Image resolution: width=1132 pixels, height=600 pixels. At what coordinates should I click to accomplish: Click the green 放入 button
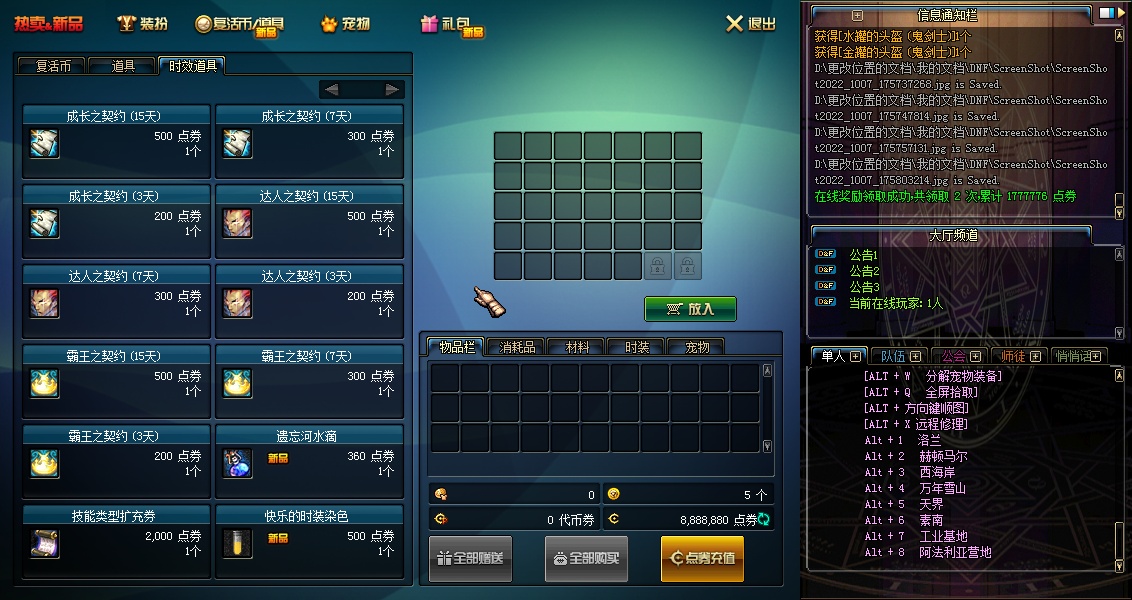pos(690,309)
